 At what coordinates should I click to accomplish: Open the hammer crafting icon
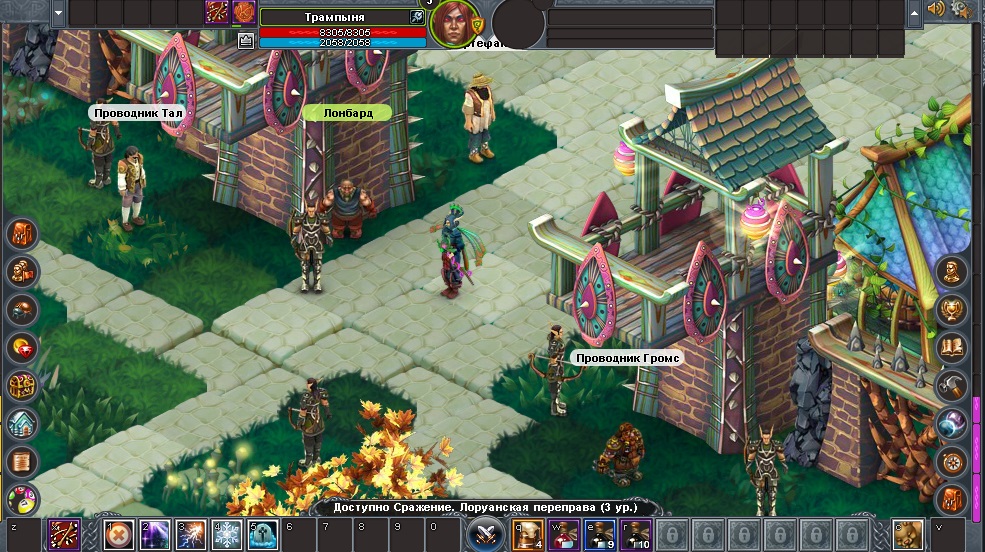(951, 385)
